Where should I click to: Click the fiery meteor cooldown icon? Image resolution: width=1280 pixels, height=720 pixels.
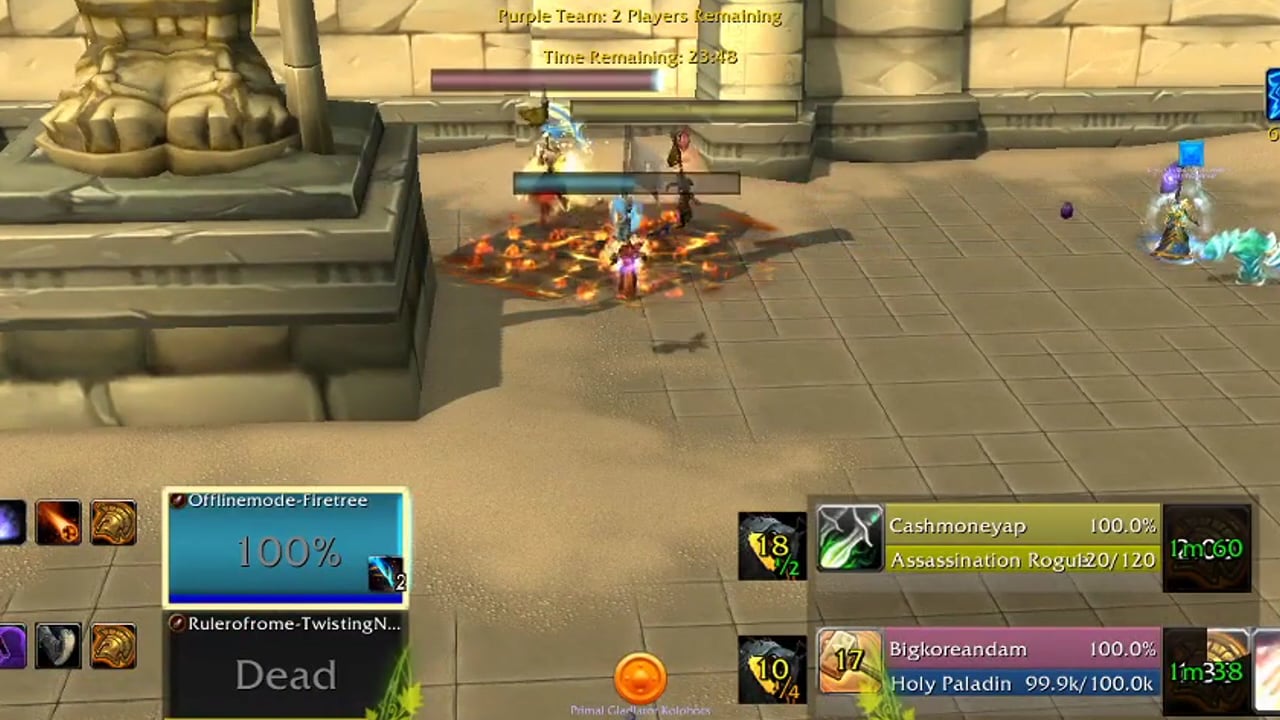(58, 523)
